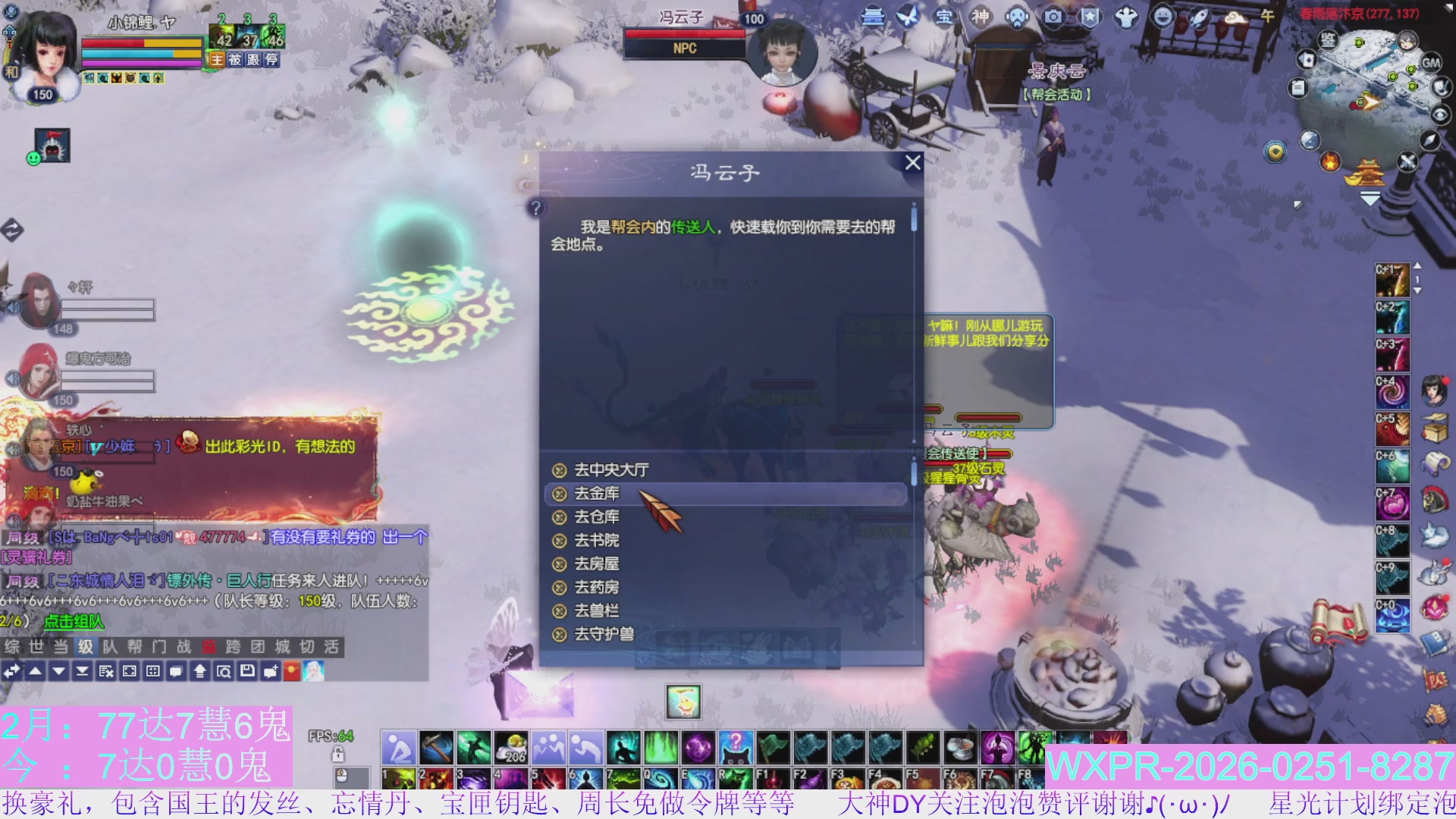1456x819 pixels.
Task: Expand the chat window with the fullscreen icon
Action: click(129, 670)
